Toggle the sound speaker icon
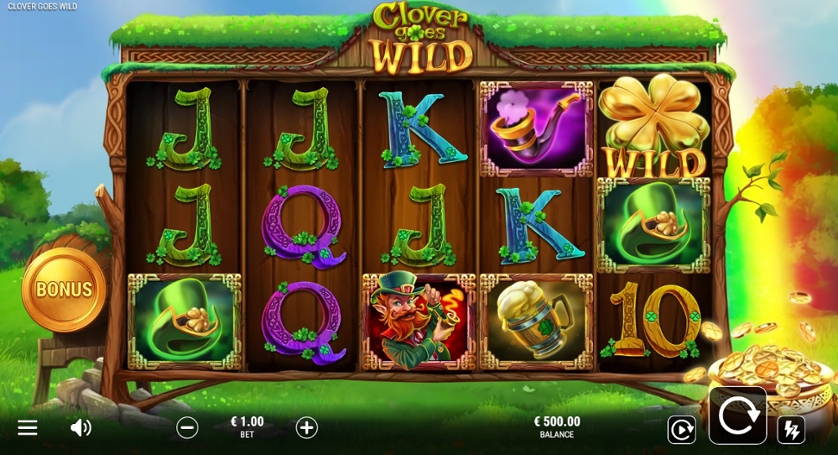The image size is (838, 455). [81, 428]
